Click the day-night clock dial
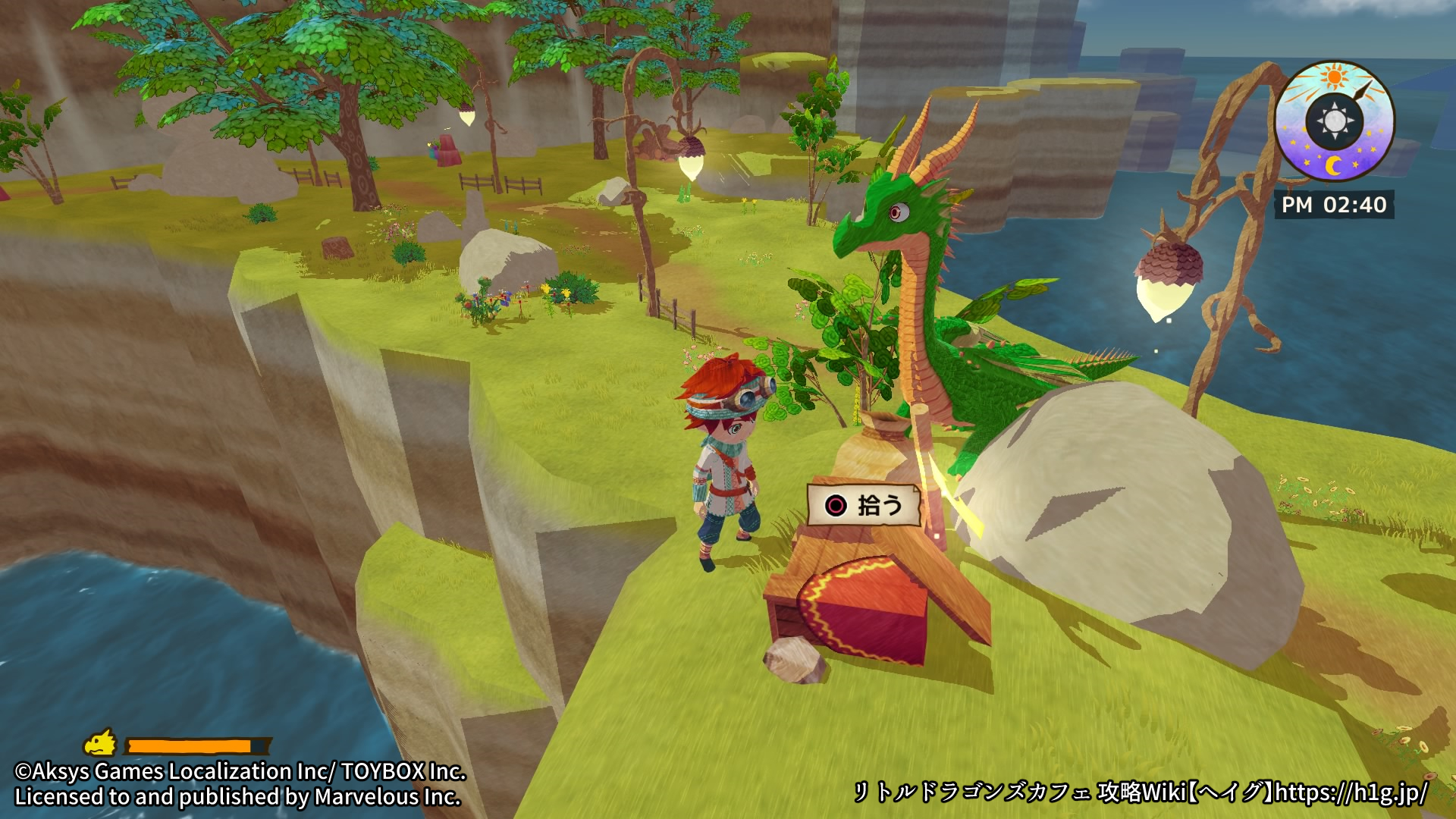The height and width of the screenshot is (819, 1456). (1335, 121)
